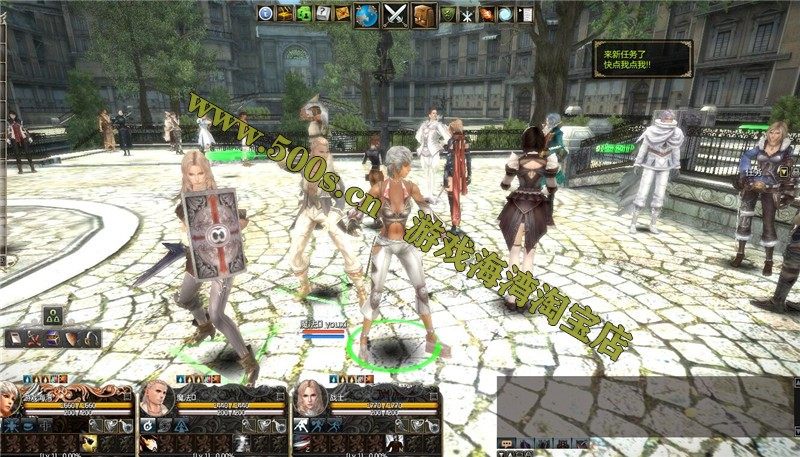The height and width of the screenshot is (457, 800).
Task: Open the blue swirl portal icon
Action: (x=506, y=13)
